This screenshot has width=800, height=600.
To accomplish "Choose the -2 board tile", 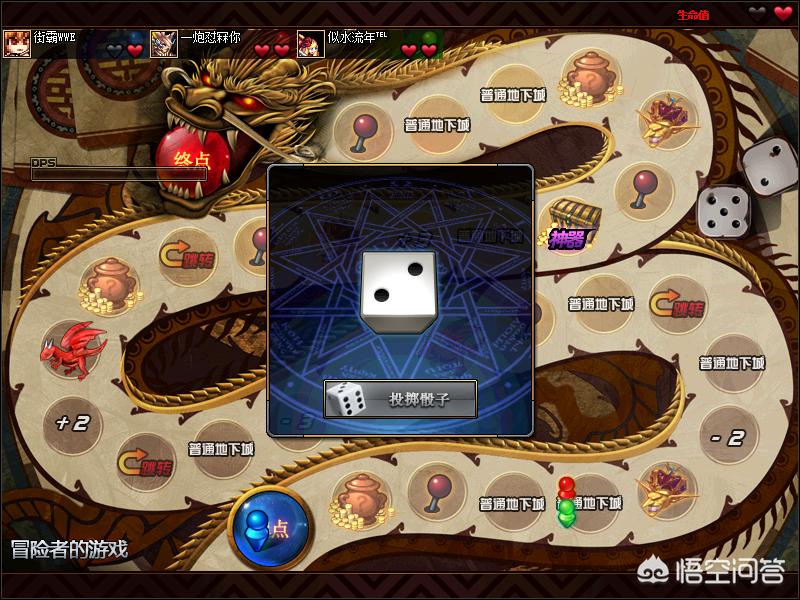I will pos(727,437).
